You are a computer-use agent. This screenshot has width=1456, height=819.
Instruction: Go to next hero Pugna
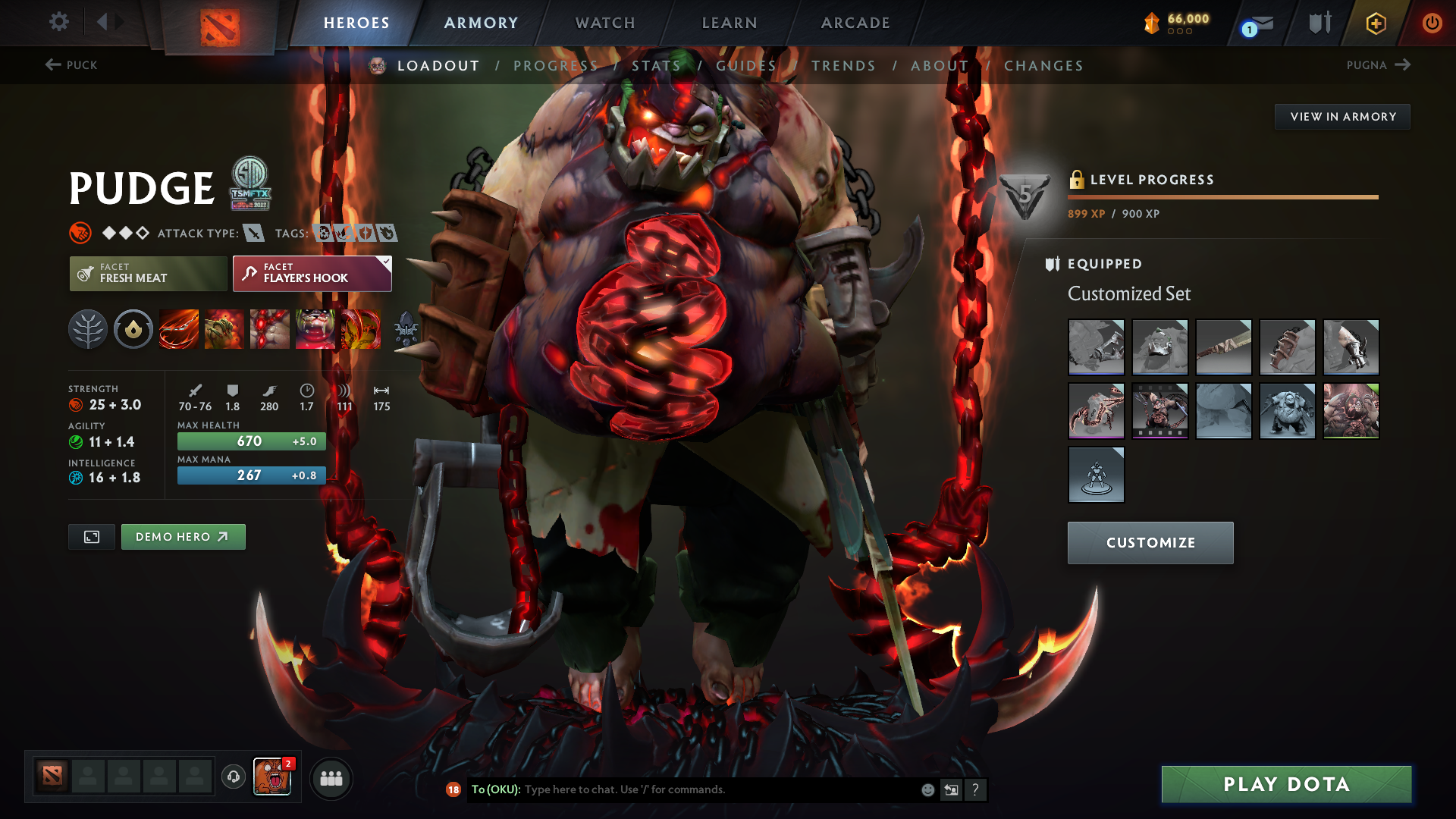click(x=1378, y=65)
